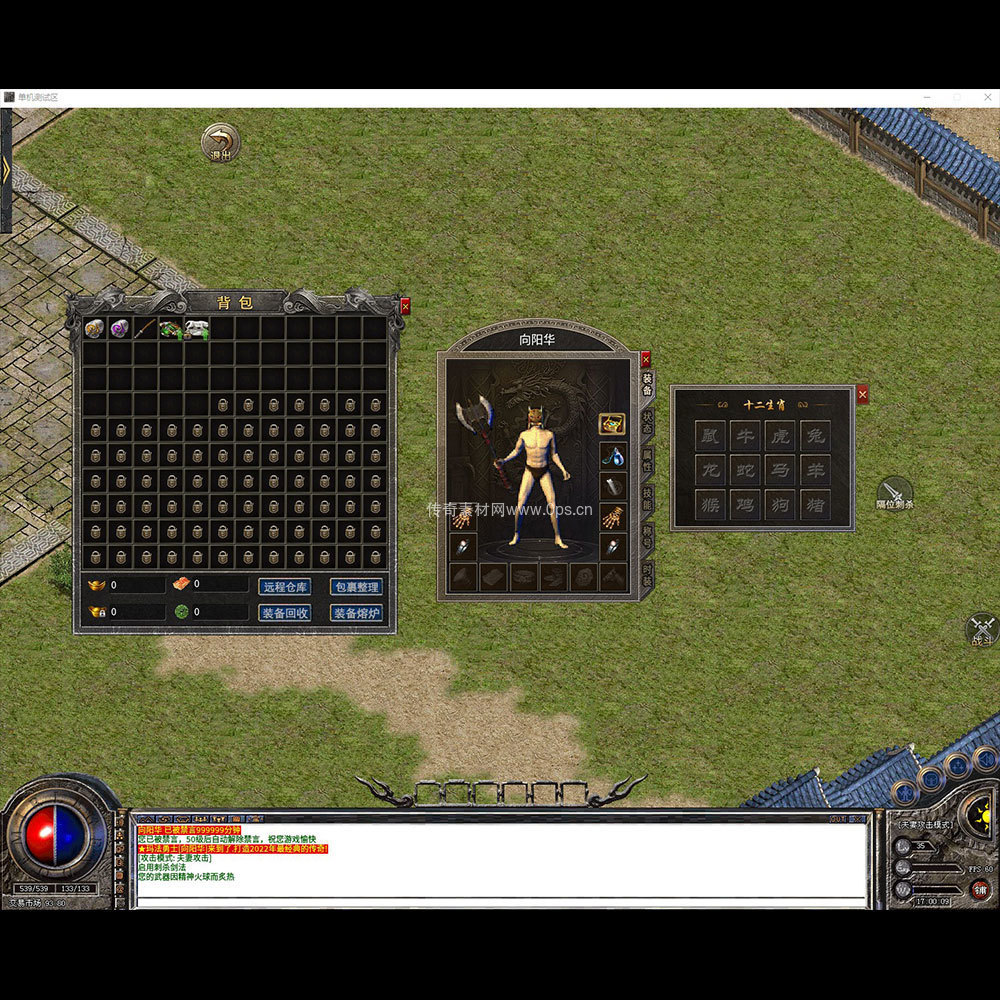Open the 远程仓库 remote warehouse
The image size is (1000, 1000).
(x=285, y=587)
